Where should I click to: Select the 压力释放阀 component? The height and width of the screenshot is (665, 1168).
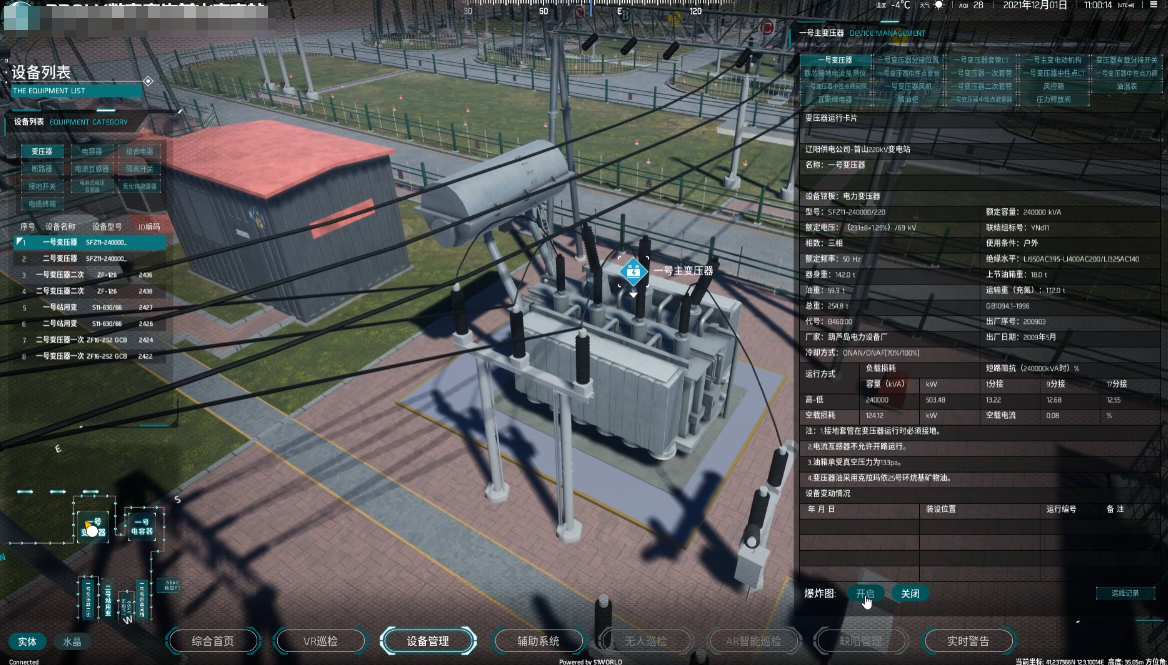coord(1053,100)
